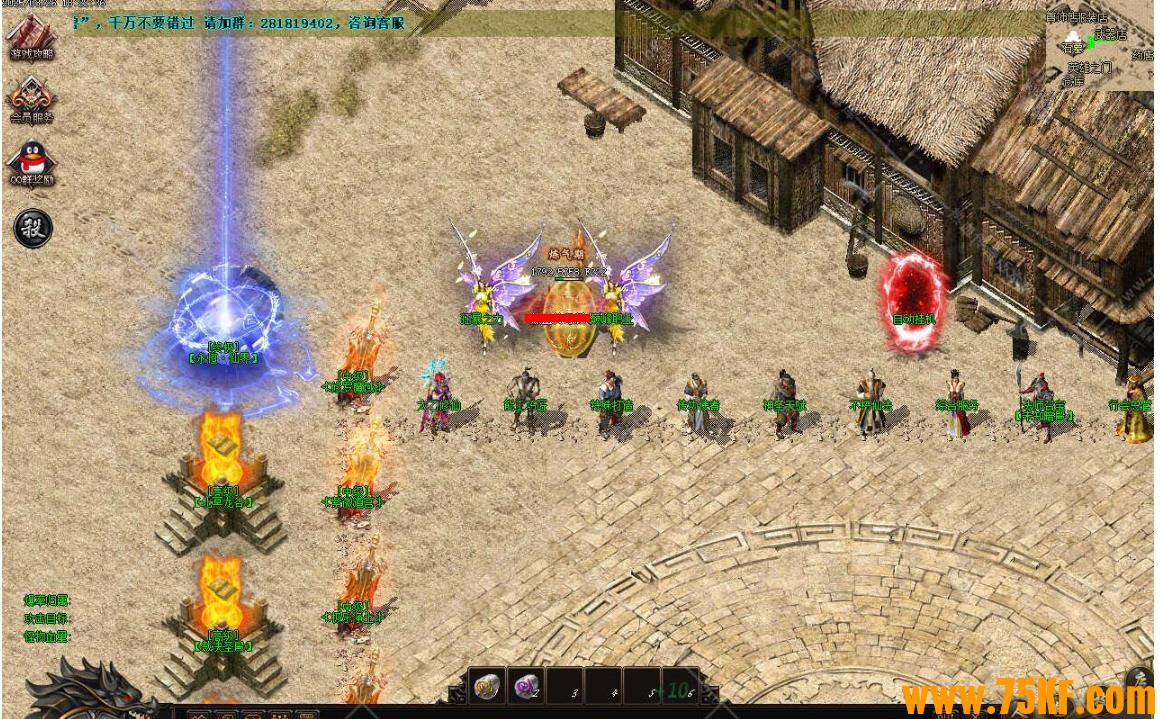Use the gold rune stone in hotbar slot 1
The height and width of the screenshot is (719, 1160).
[x=487, y=687]
